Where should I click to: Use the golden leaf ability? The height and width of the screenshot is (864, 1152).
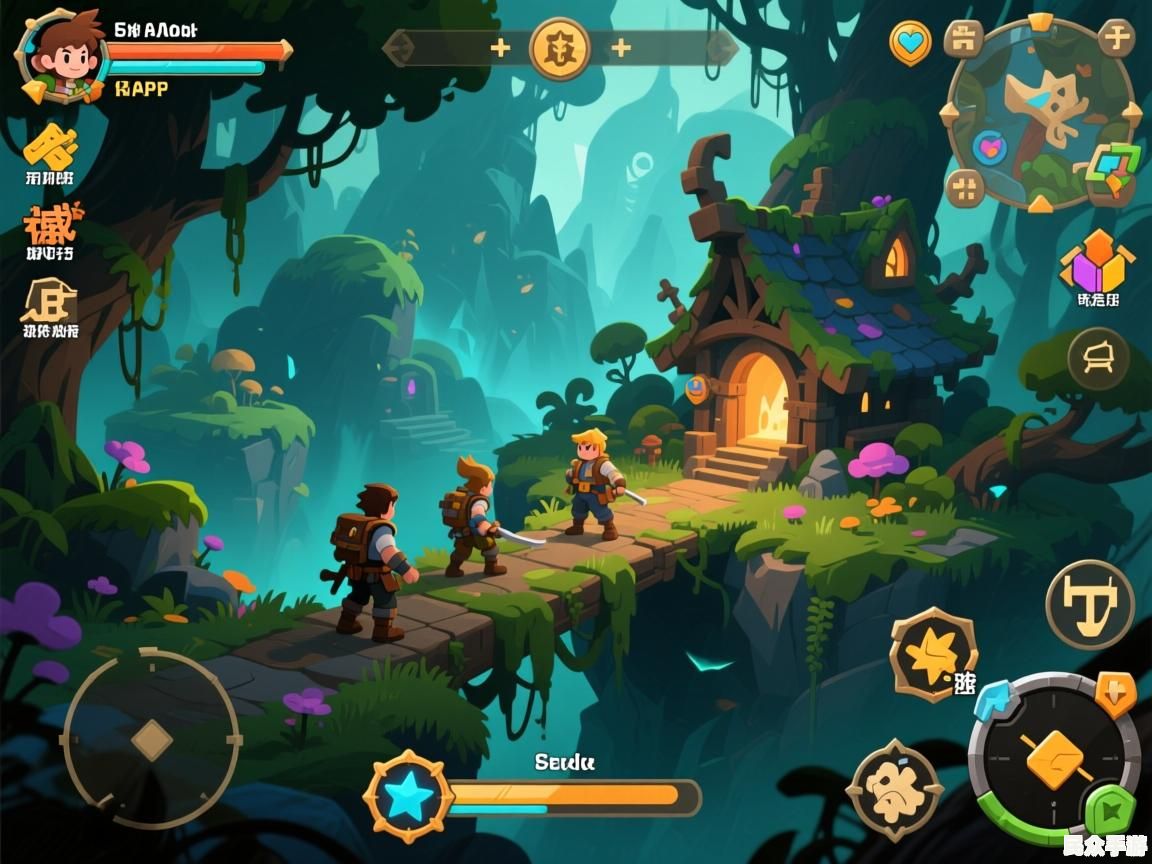[x=933, y=654]
